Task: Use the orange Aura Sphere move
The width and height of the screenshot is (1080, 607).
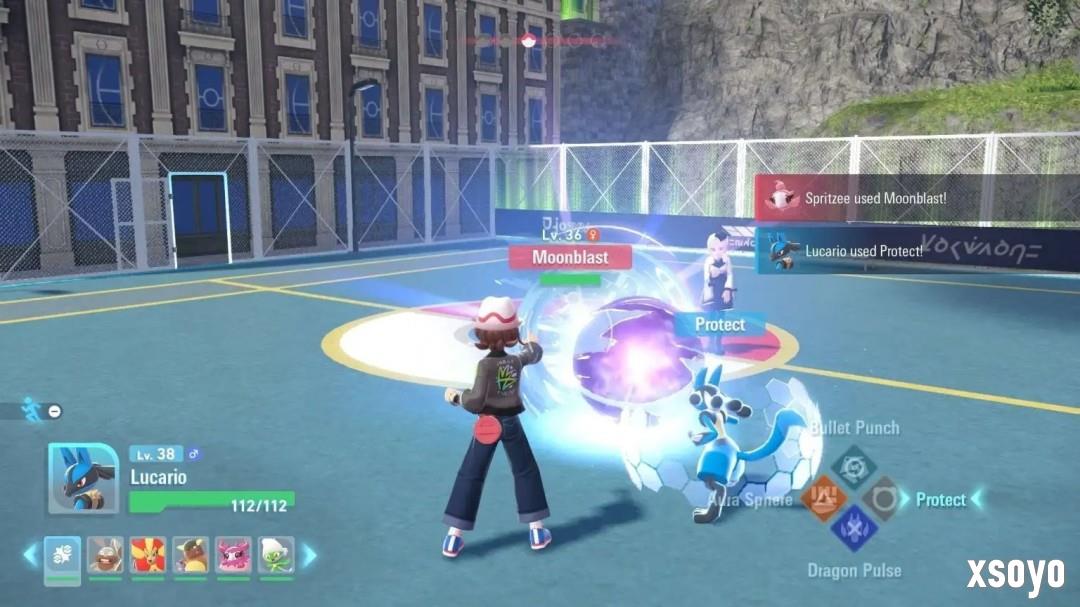Action: coord(824,498)
